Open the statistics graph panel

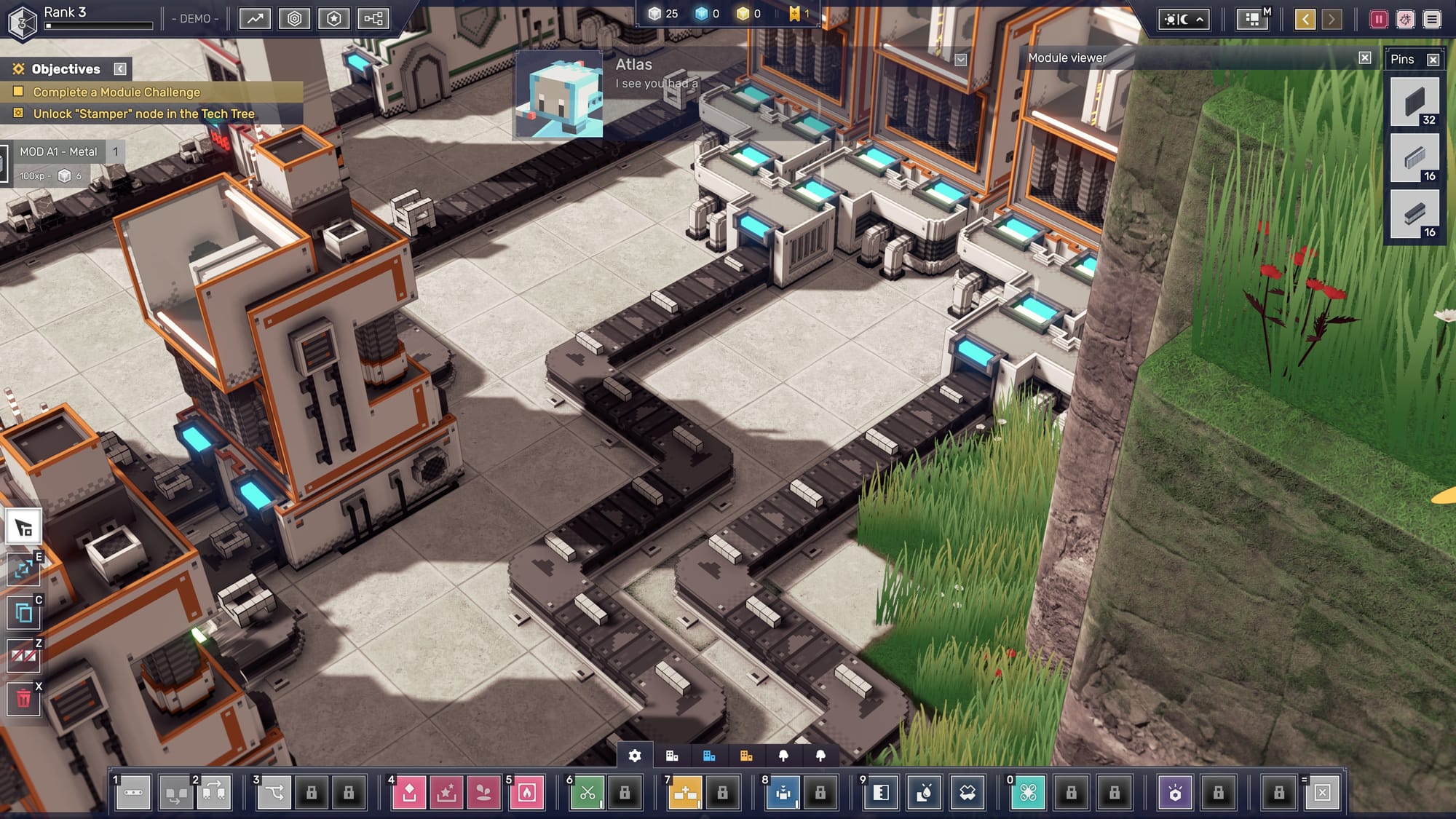[x=255, y=19]
